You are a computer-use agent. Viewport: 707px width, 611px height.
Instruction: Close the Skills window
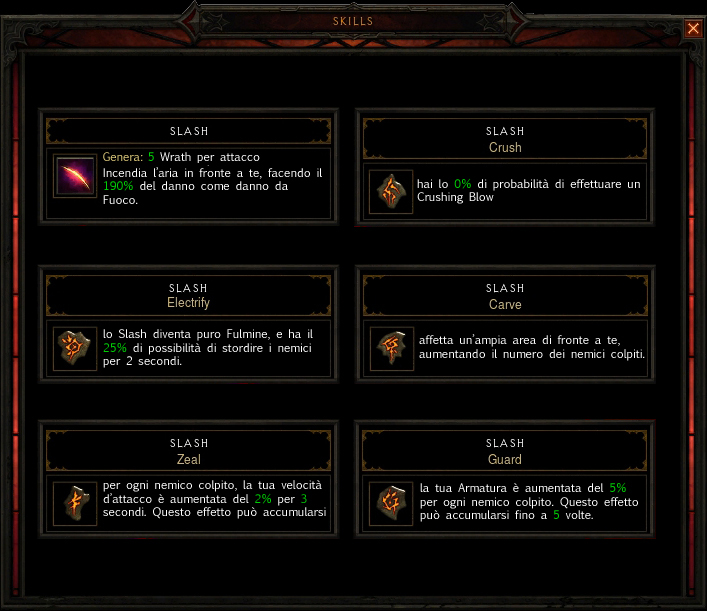693,29
